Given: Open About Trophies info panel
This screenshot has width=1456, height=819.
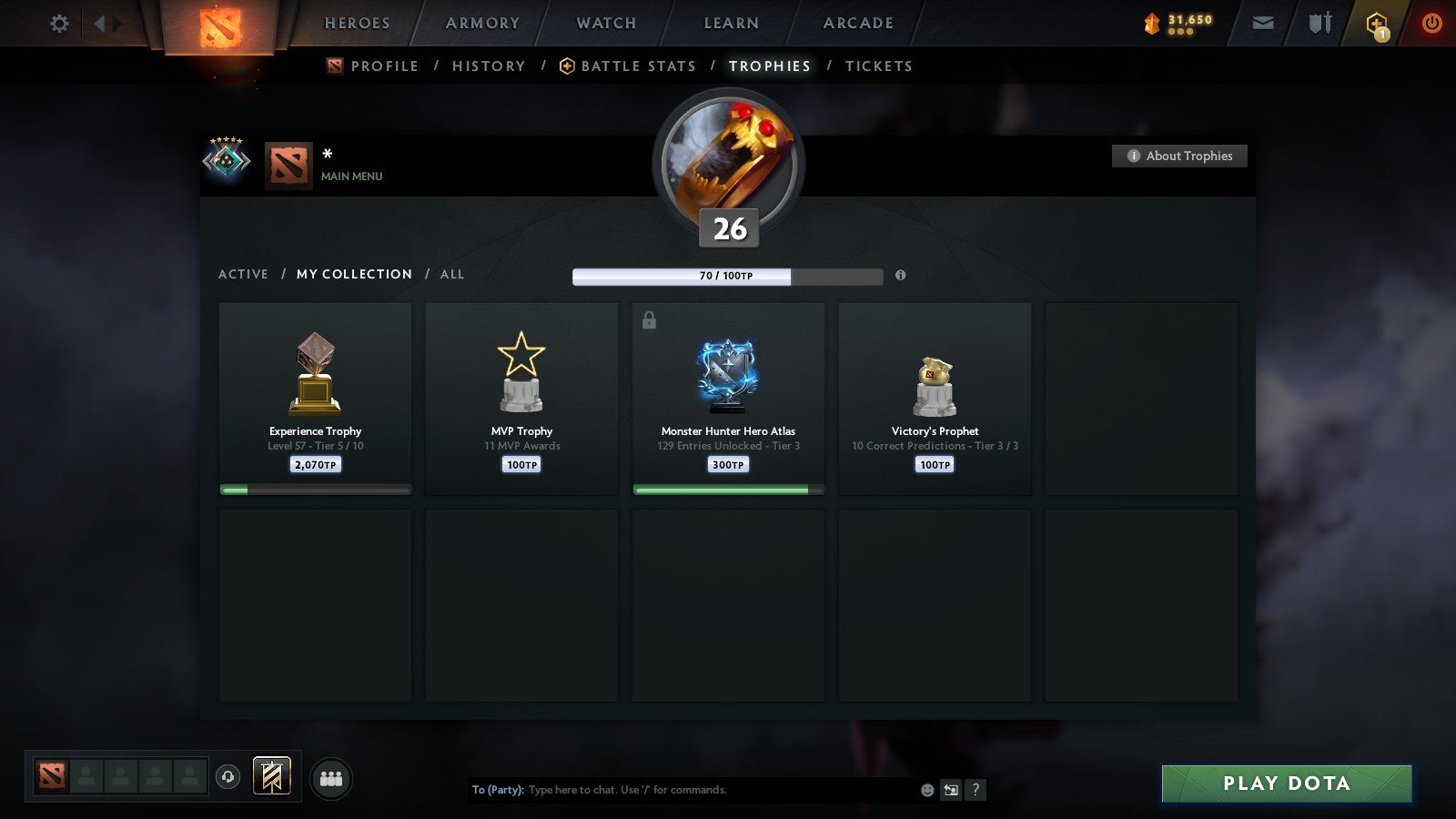Looking at the screenshot, I should pyautogui.click(x=1178, y=156).
